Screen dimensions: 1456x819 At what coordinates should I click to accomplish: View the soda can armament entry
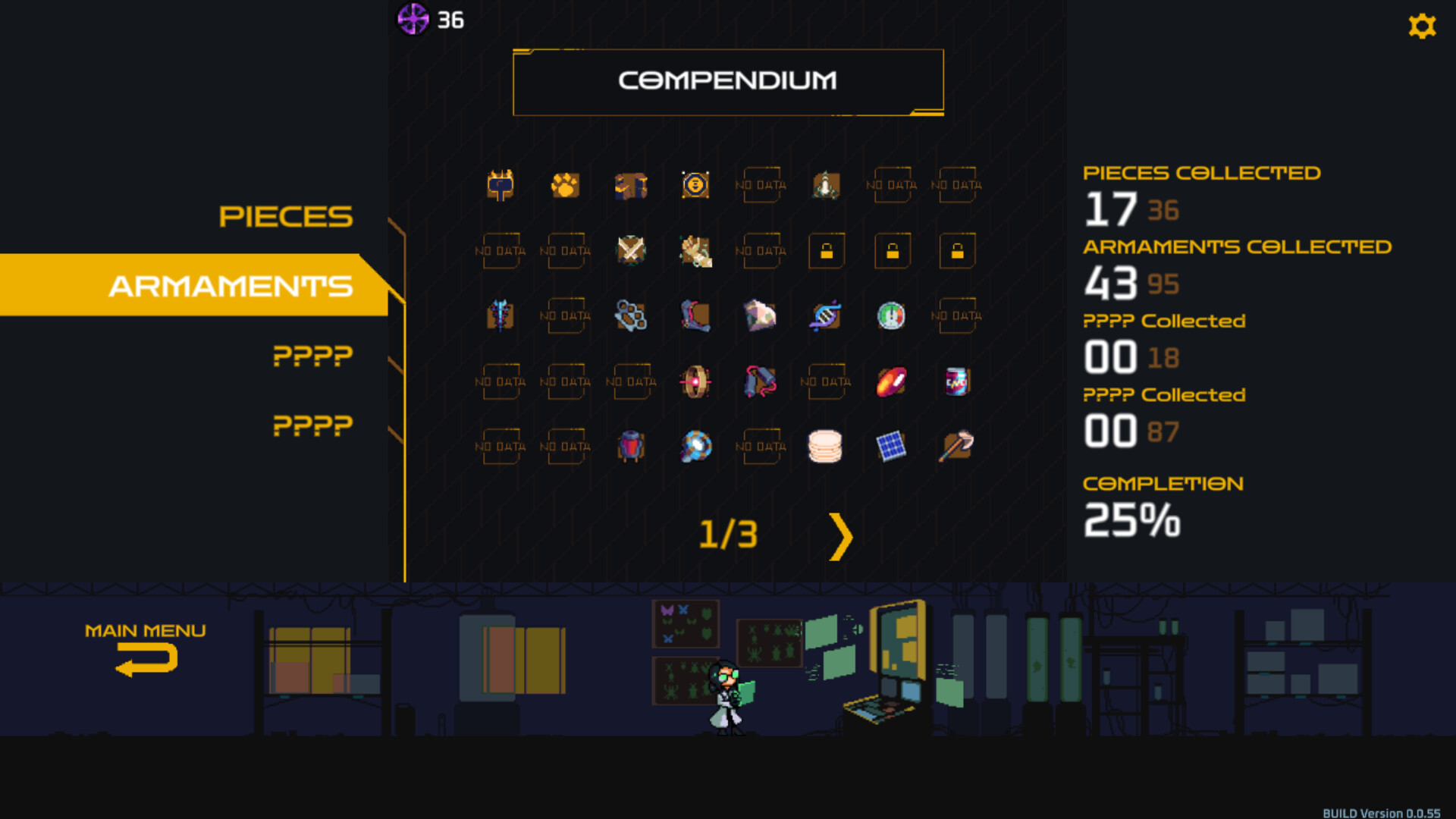tap(955, 381)
